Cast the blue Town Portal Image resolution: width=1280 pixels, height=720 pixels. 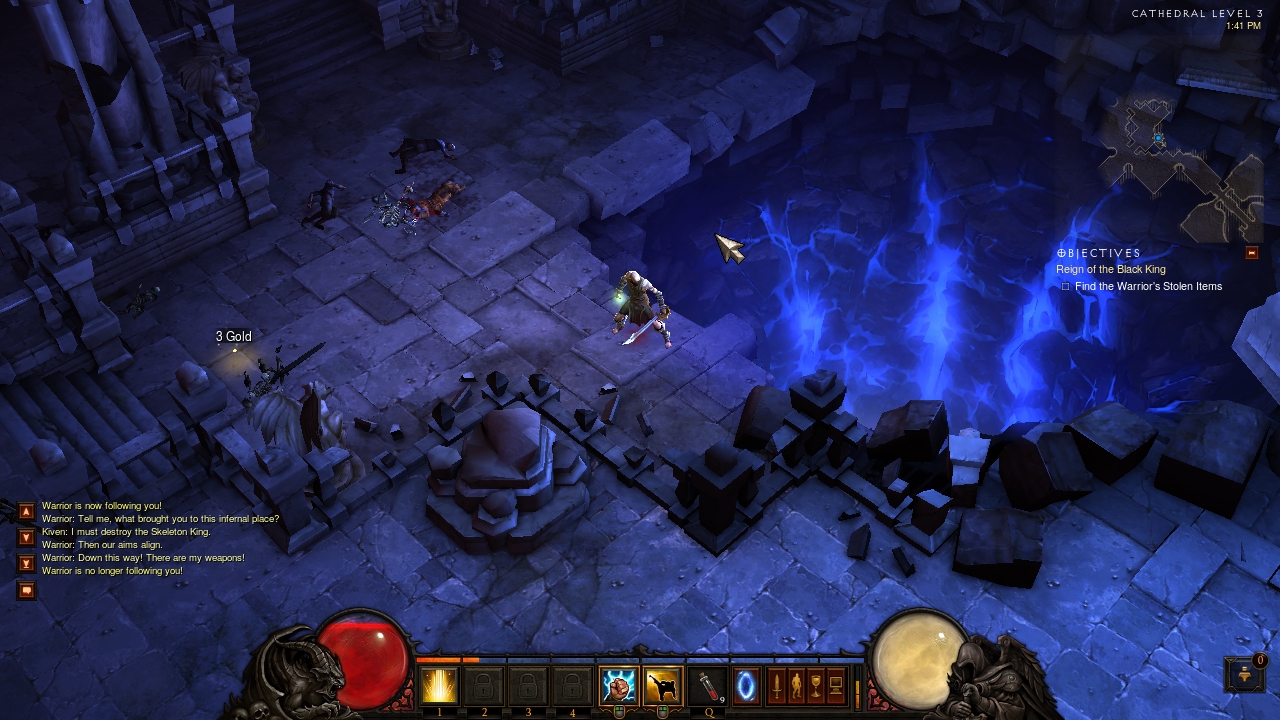746,686
